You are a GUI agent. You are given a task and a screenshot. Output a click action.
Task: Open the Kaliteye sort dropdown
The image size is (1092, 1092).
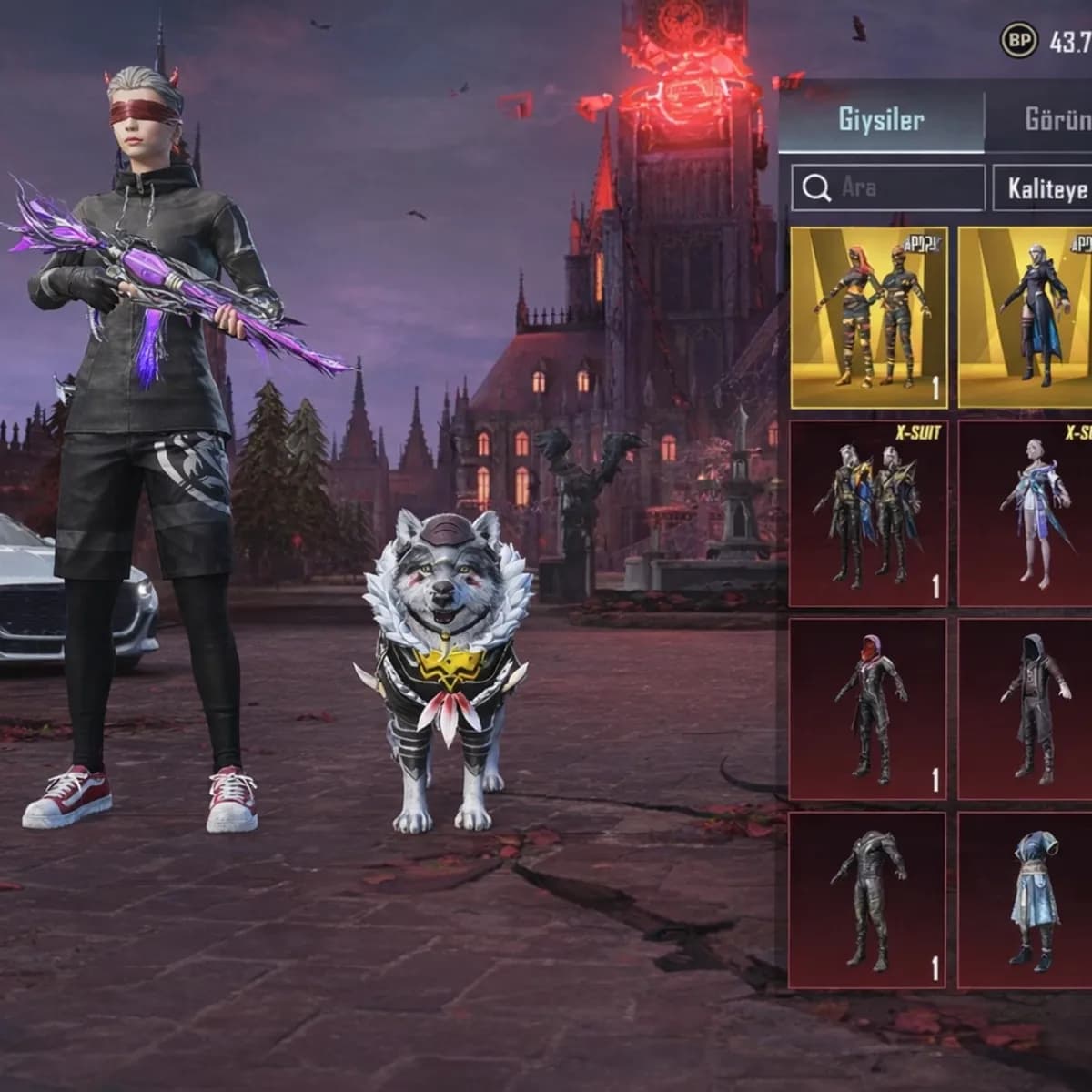(1045, 187)
